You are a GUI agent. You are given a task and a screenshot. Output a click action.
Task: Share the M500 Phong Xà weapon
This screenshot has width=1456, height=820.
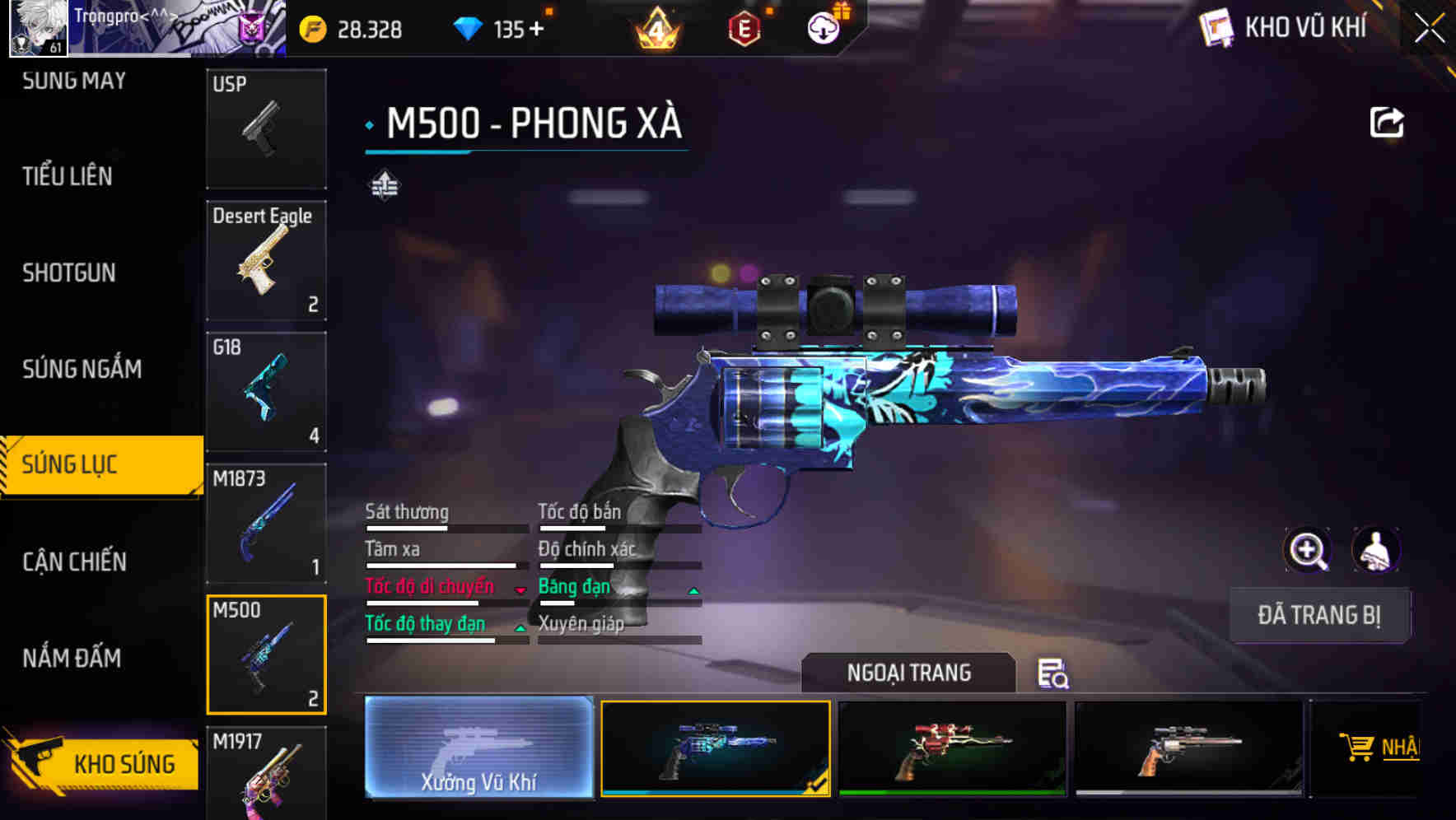point(1387,121)
